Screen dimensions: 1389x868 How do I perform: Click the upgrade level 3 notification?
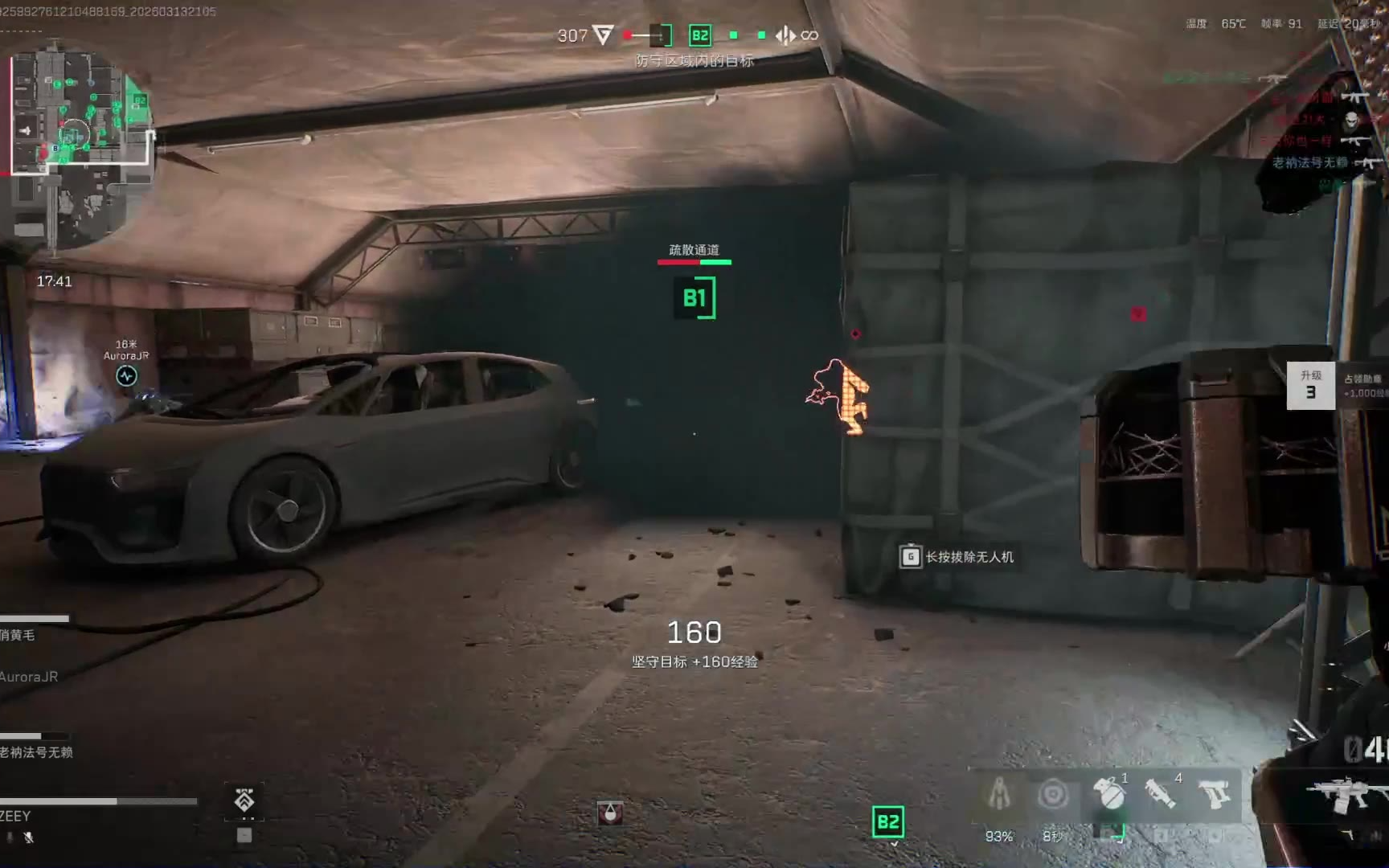point(1310,386)
